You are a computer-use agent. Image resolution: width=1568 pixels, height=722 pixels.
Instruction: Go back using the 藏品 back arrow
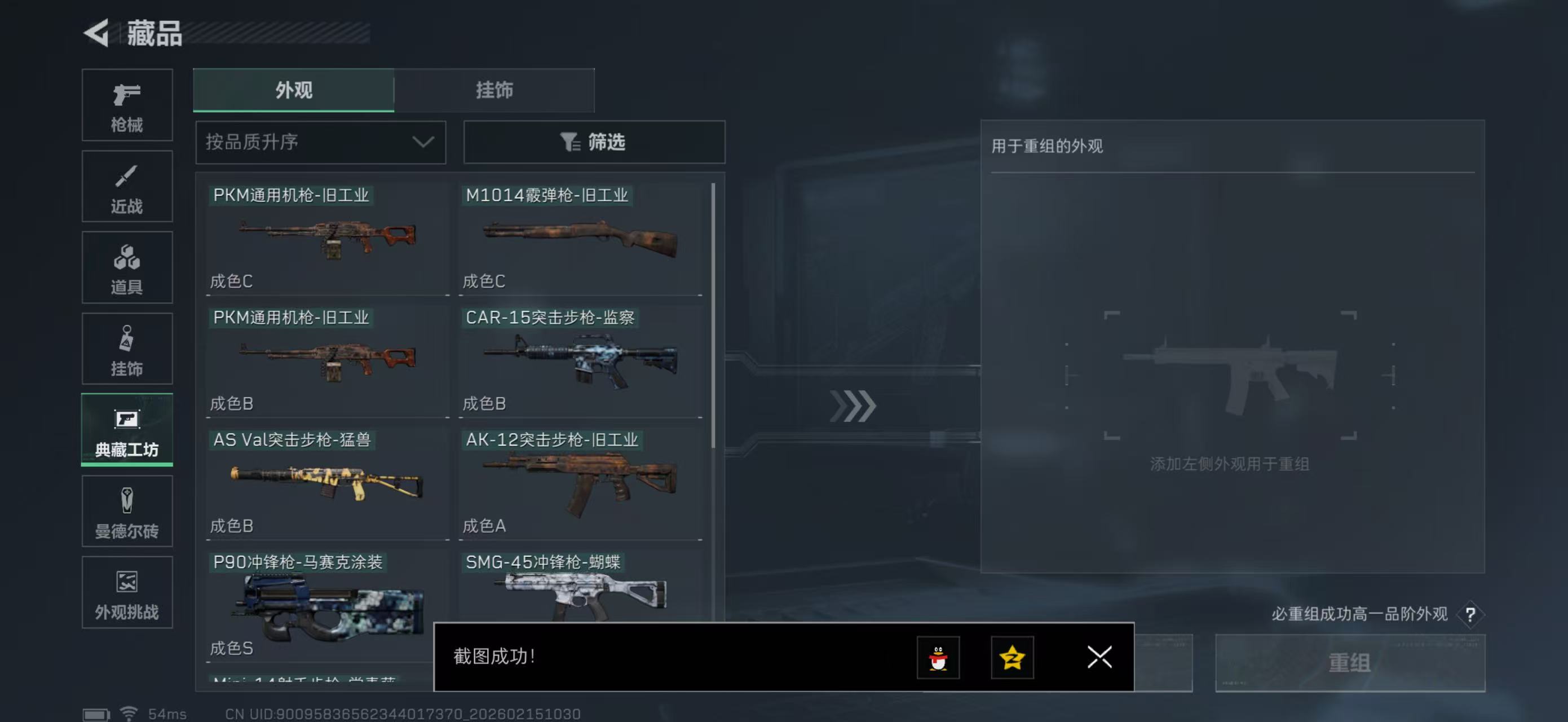98,33
